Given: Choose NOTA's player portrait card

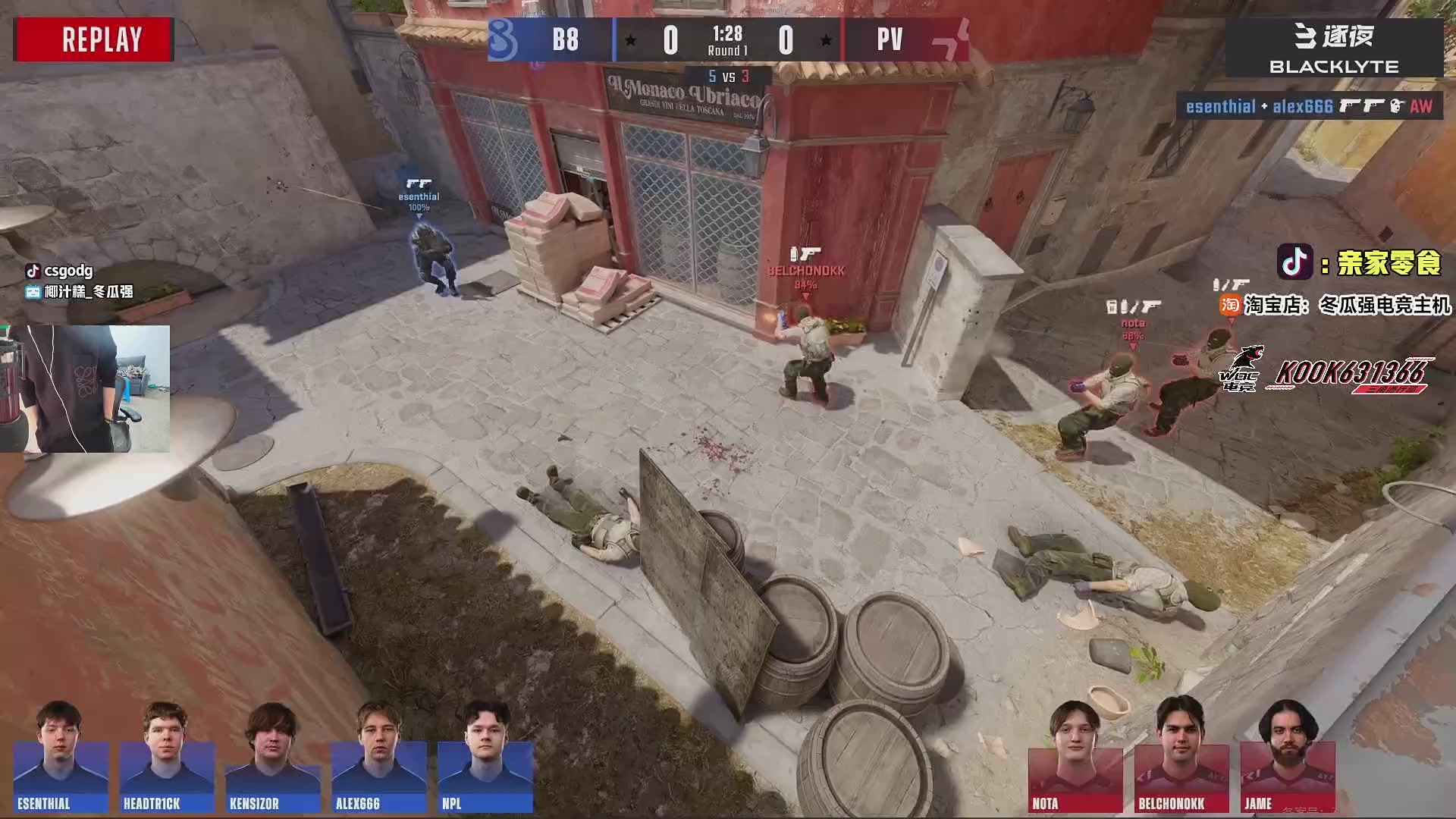Looking at the screenshot, I should pos(1075,757).
